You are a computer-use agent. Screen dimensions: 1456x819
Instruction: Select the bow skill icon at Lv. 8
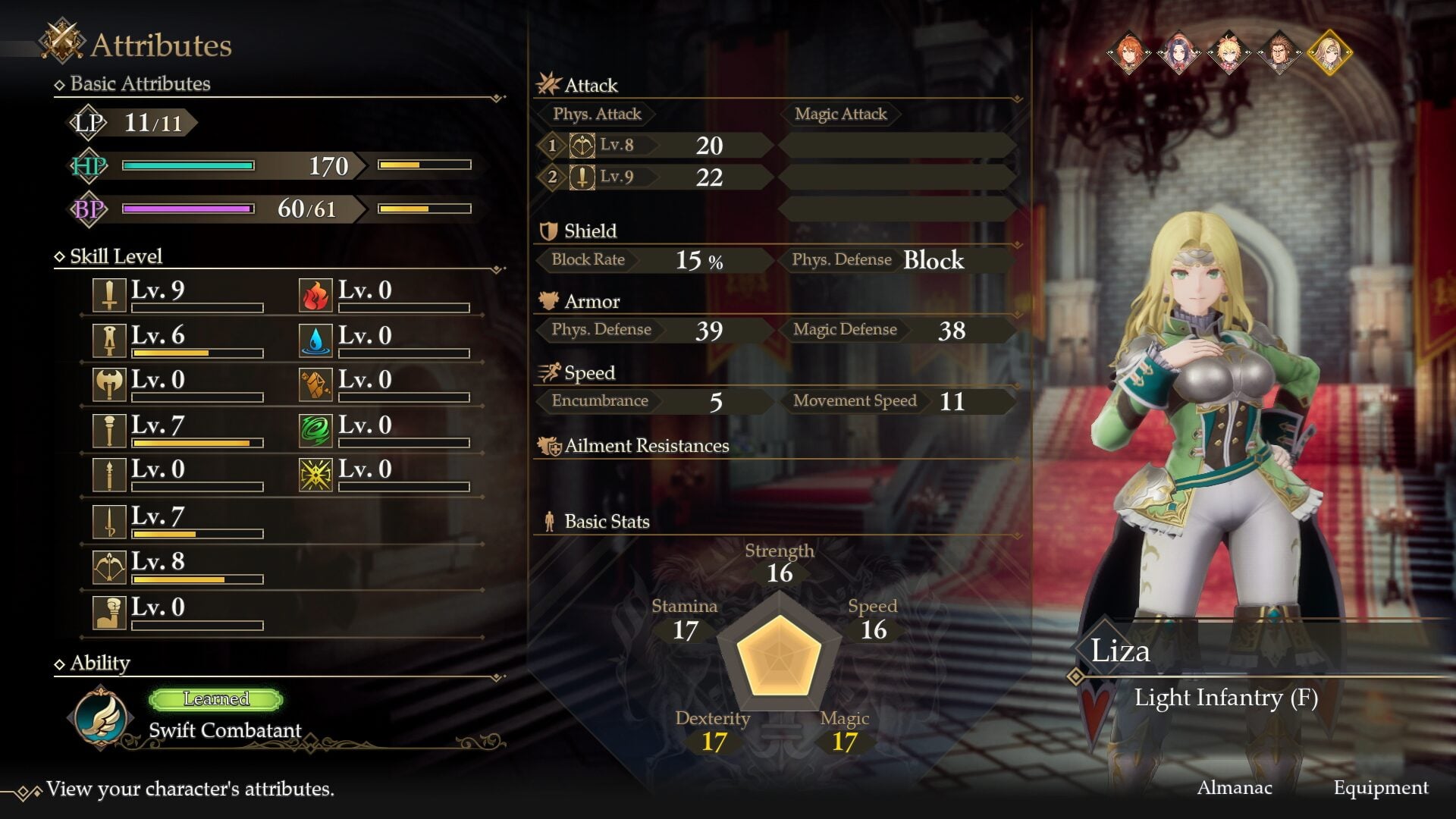tap(109, 567)
